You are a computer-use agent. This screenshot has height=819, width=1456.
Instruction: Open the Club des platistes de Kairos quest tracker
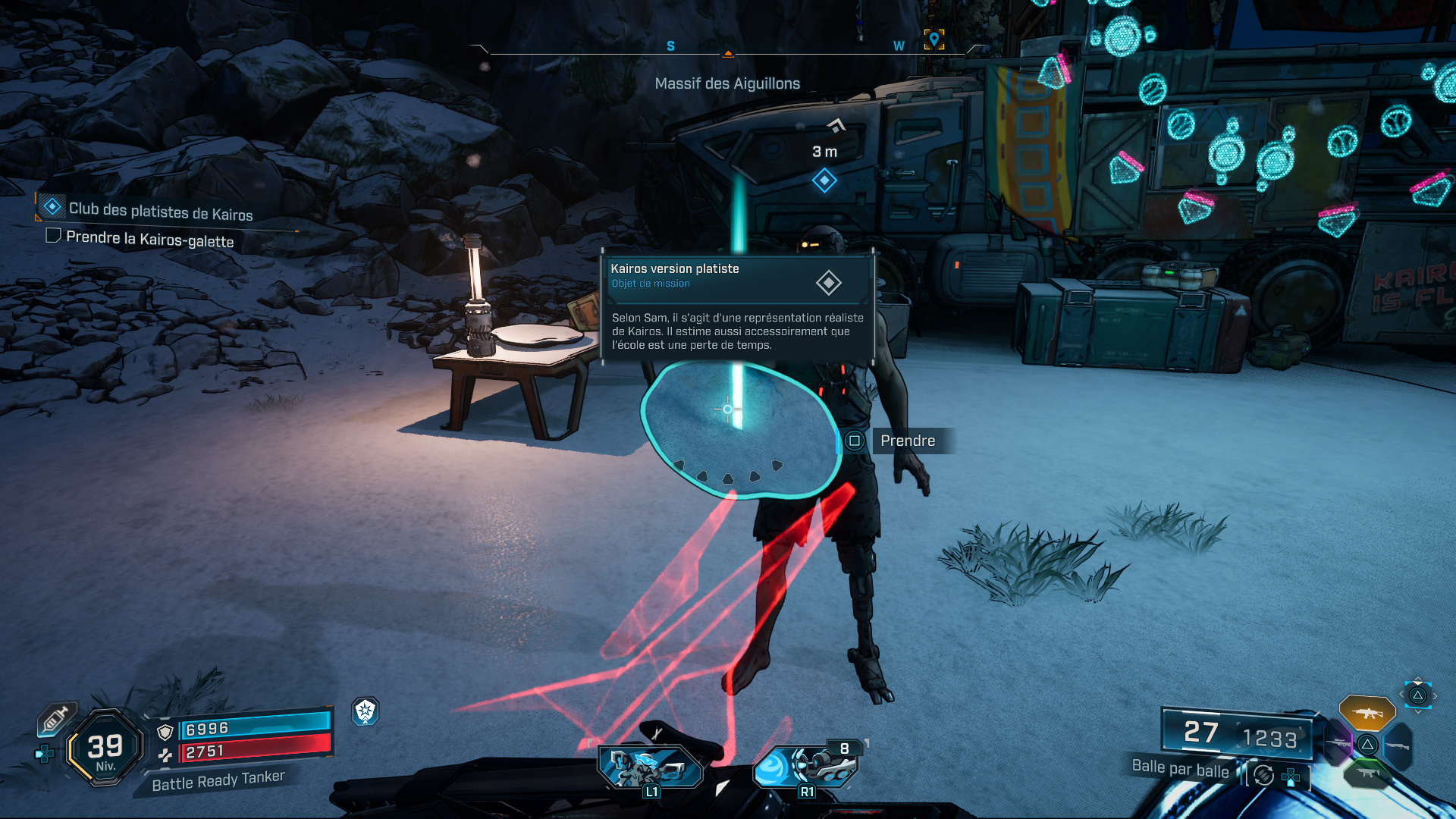[x=160, y=211]
